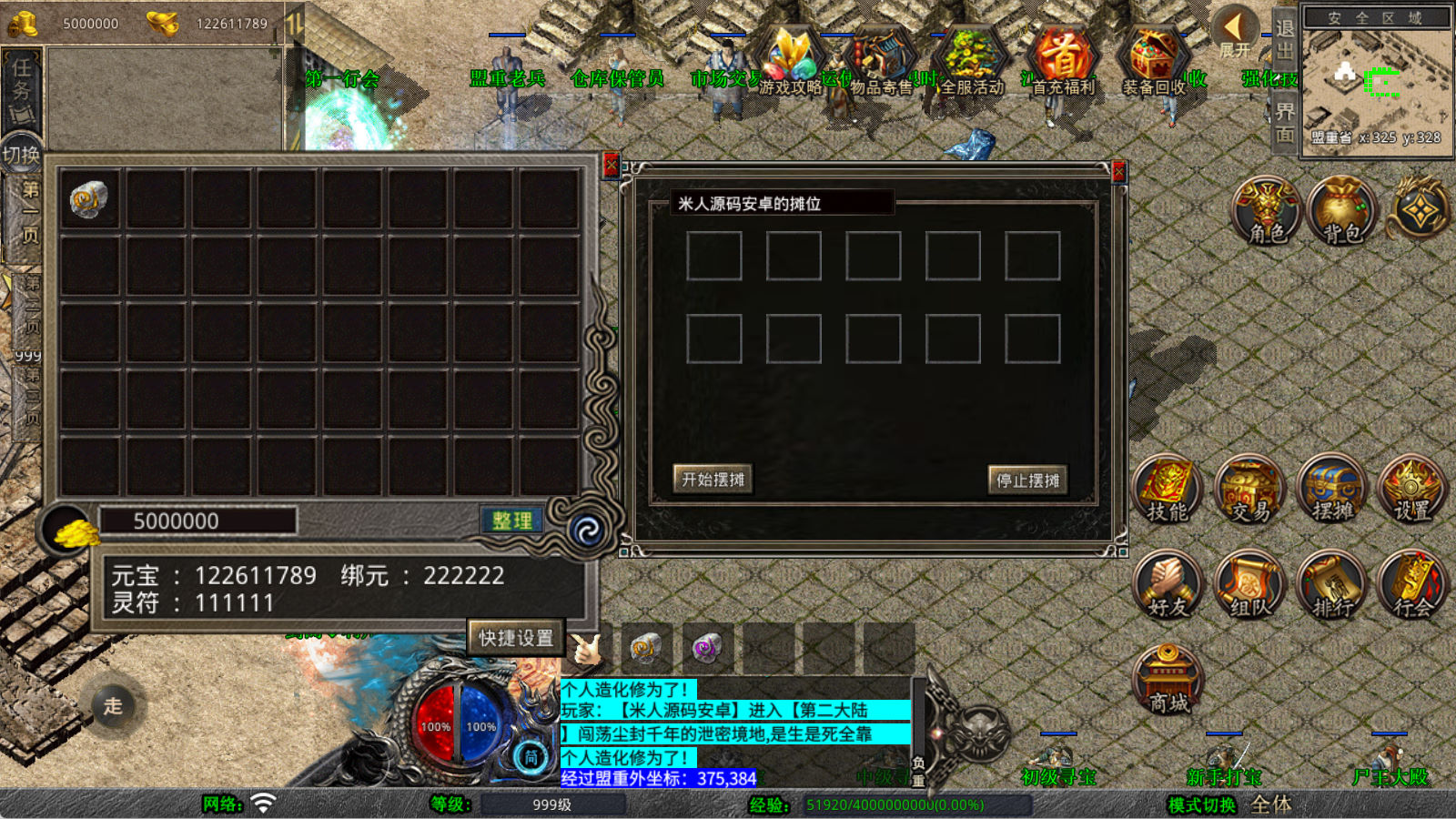
Task: Open the 组队 team menu
Action: [1249, 585]
